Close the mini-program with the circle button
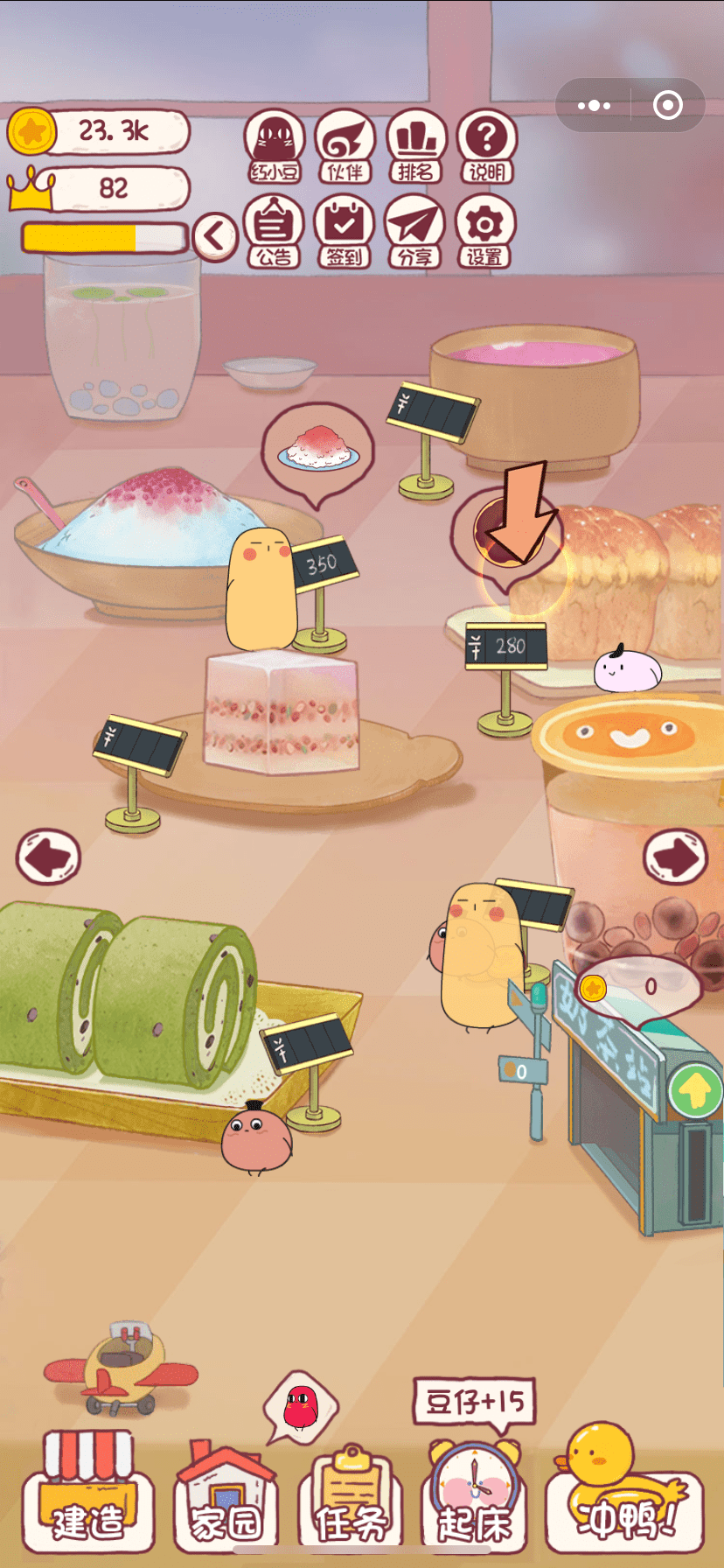This screenshot has height=1568, width=724. click(668, 106)
